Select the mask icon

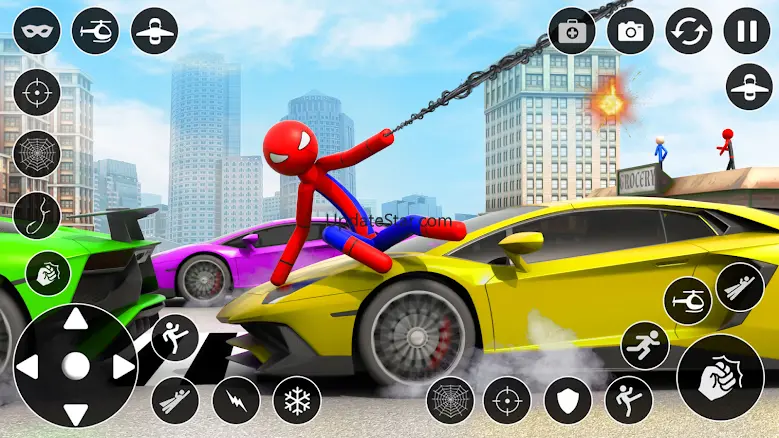38,31
